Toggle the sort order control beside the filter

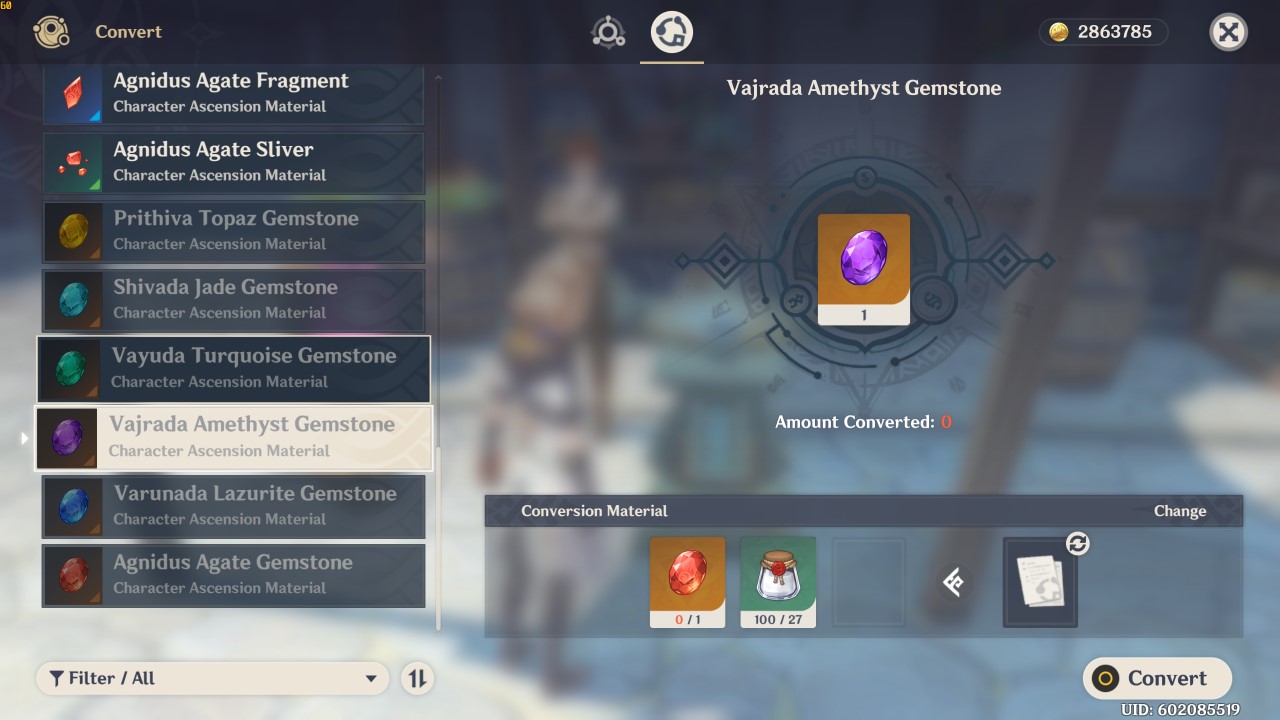click(417, 678)
